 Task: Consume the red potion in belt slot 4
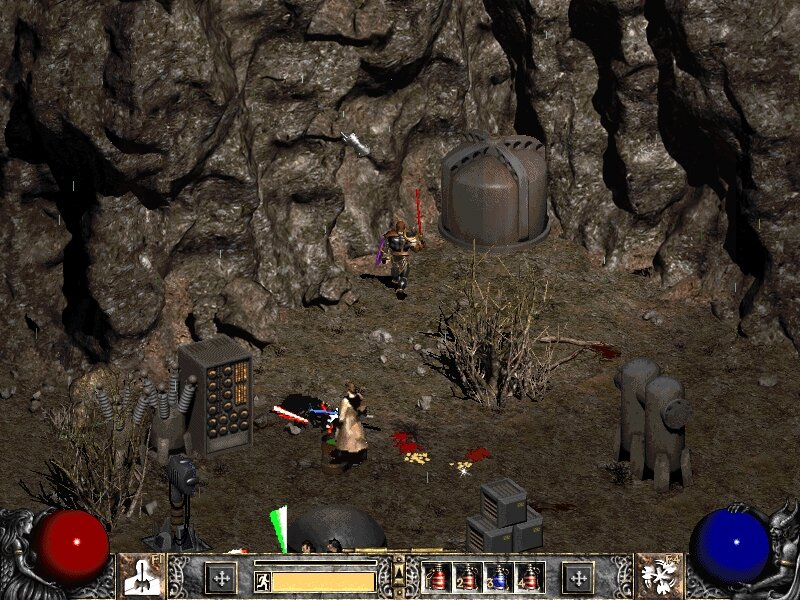coord(529,578)
